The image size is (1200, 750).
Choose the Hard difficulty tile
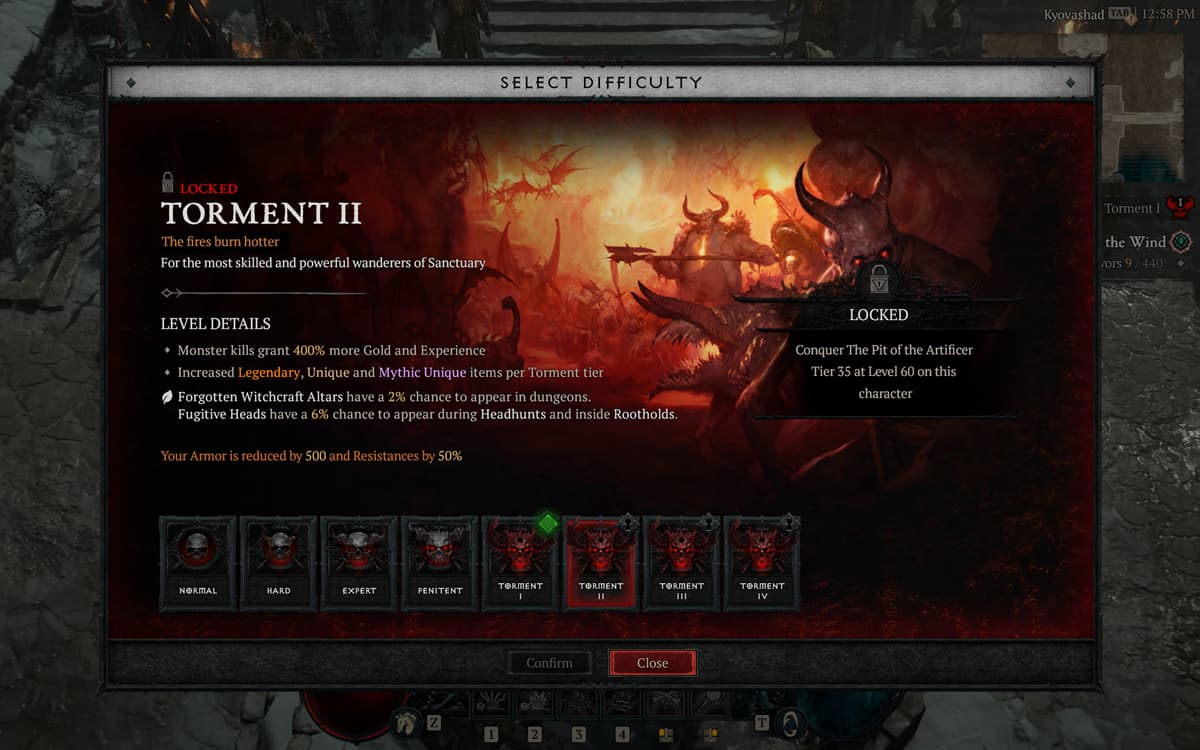278,563
